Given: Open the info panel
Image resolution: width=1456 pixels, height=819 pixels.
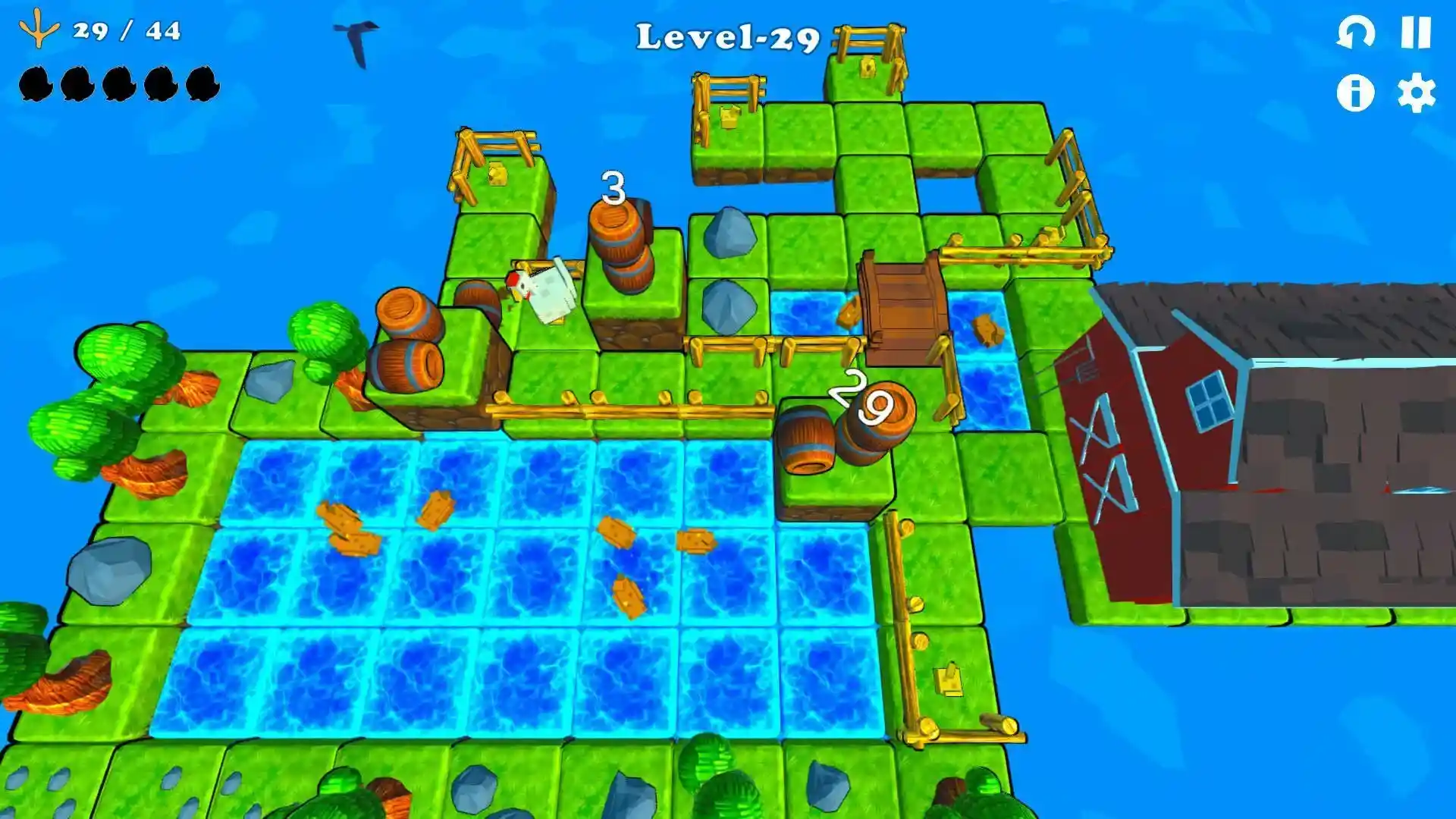Looking at the screenshot, I should [x=1357, y=94].
